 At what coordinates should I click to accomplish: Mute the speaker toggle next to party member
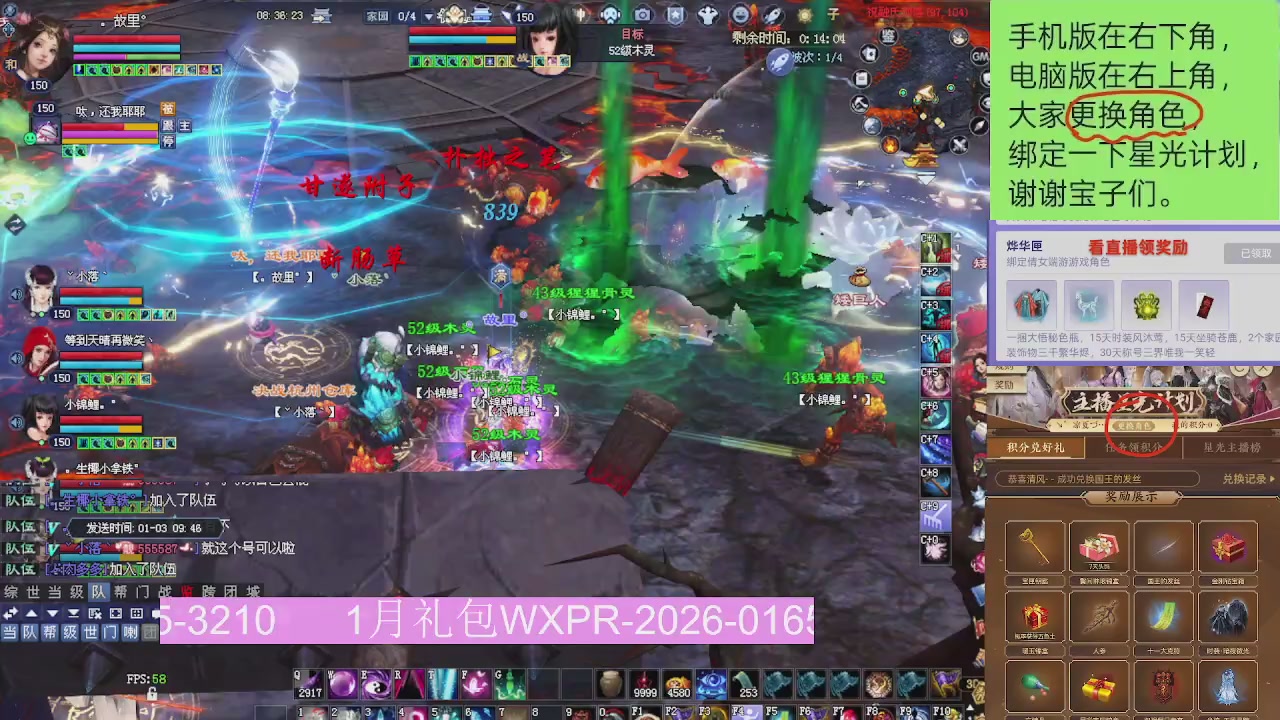(x=16, y=293)
